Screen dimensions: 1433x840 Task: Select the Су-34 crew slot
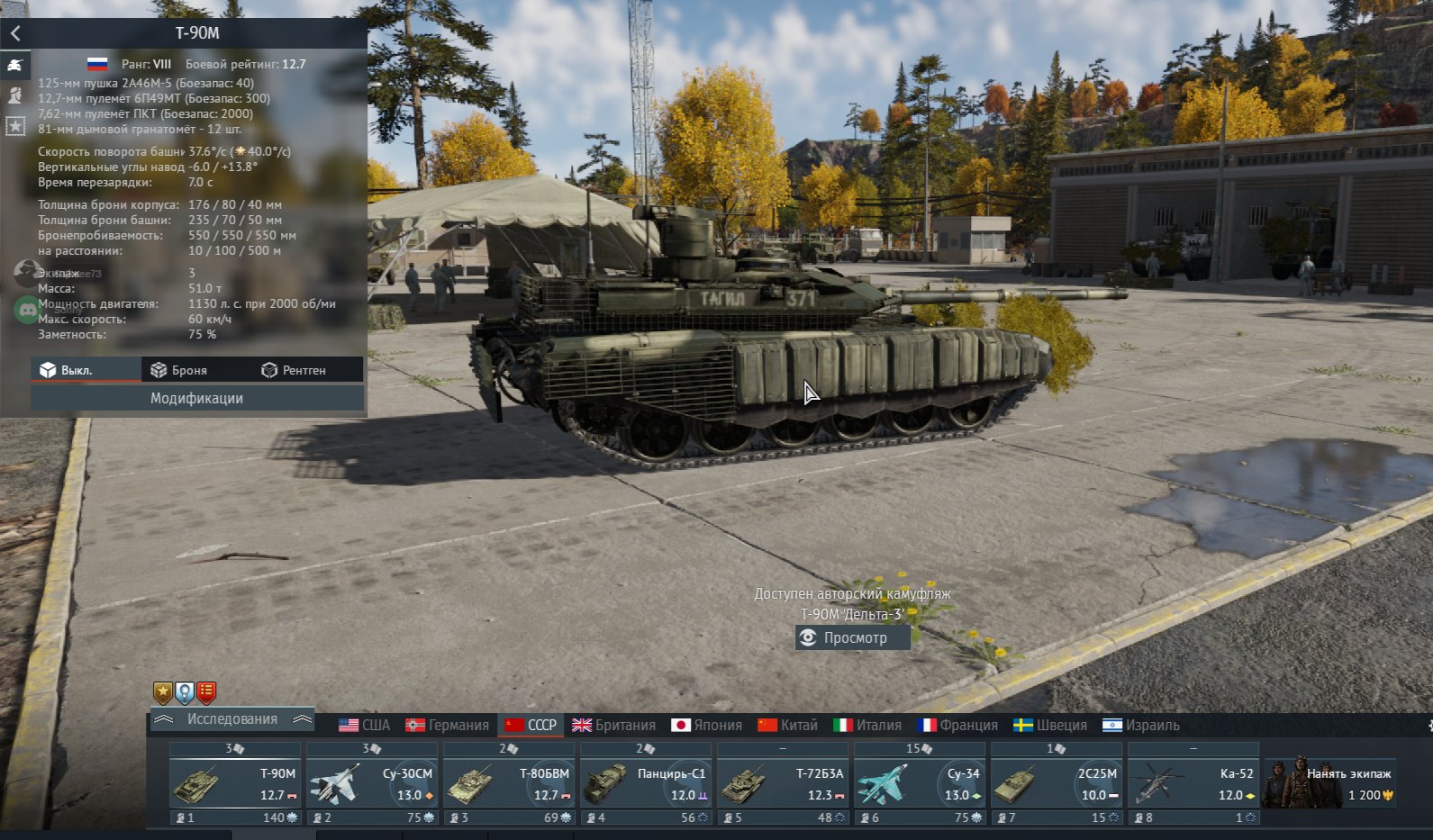pos(919,783)
